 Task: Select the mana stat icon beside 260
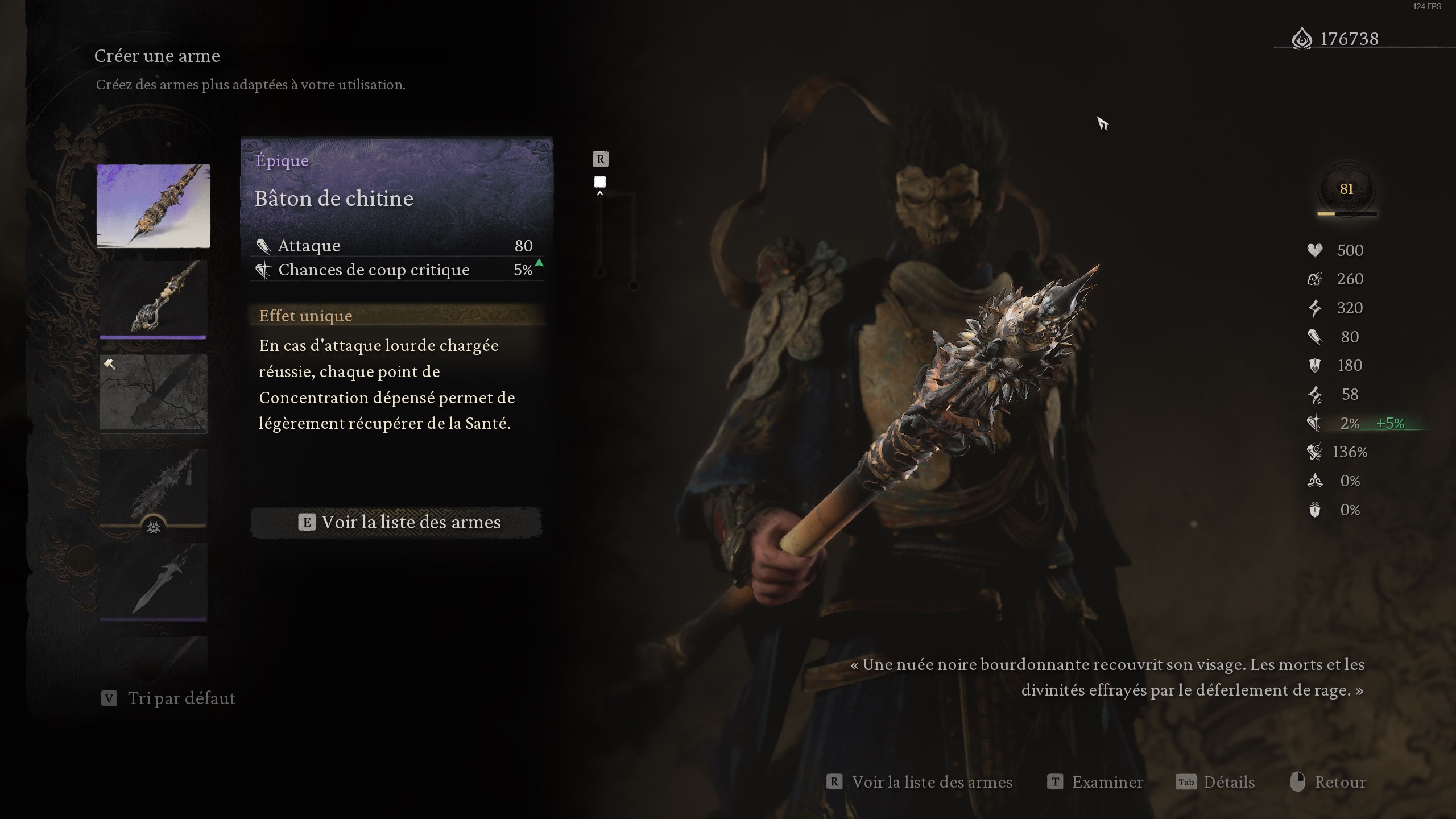1316,279
